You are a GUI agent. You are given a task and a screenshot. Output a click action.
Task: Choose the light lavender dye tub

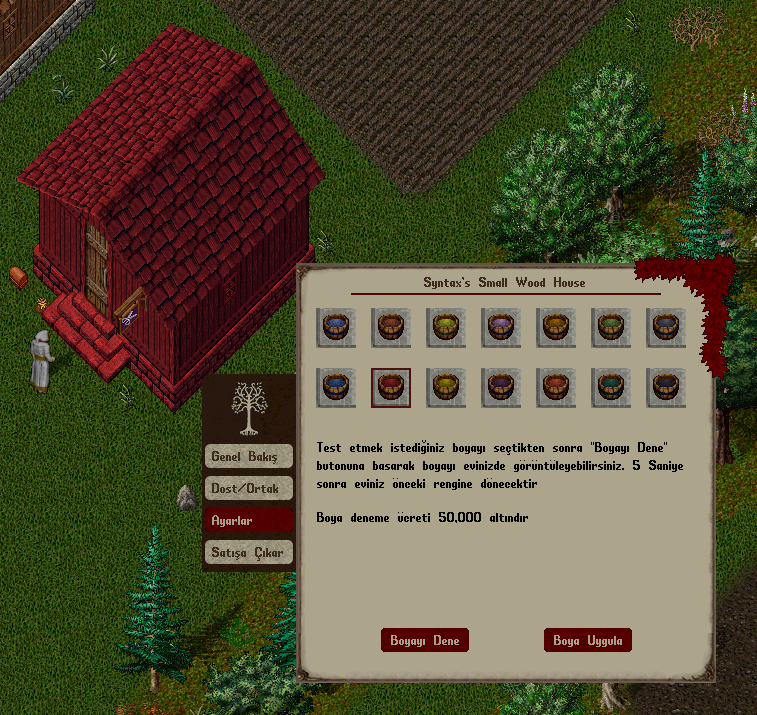click(x=501, y=326)
